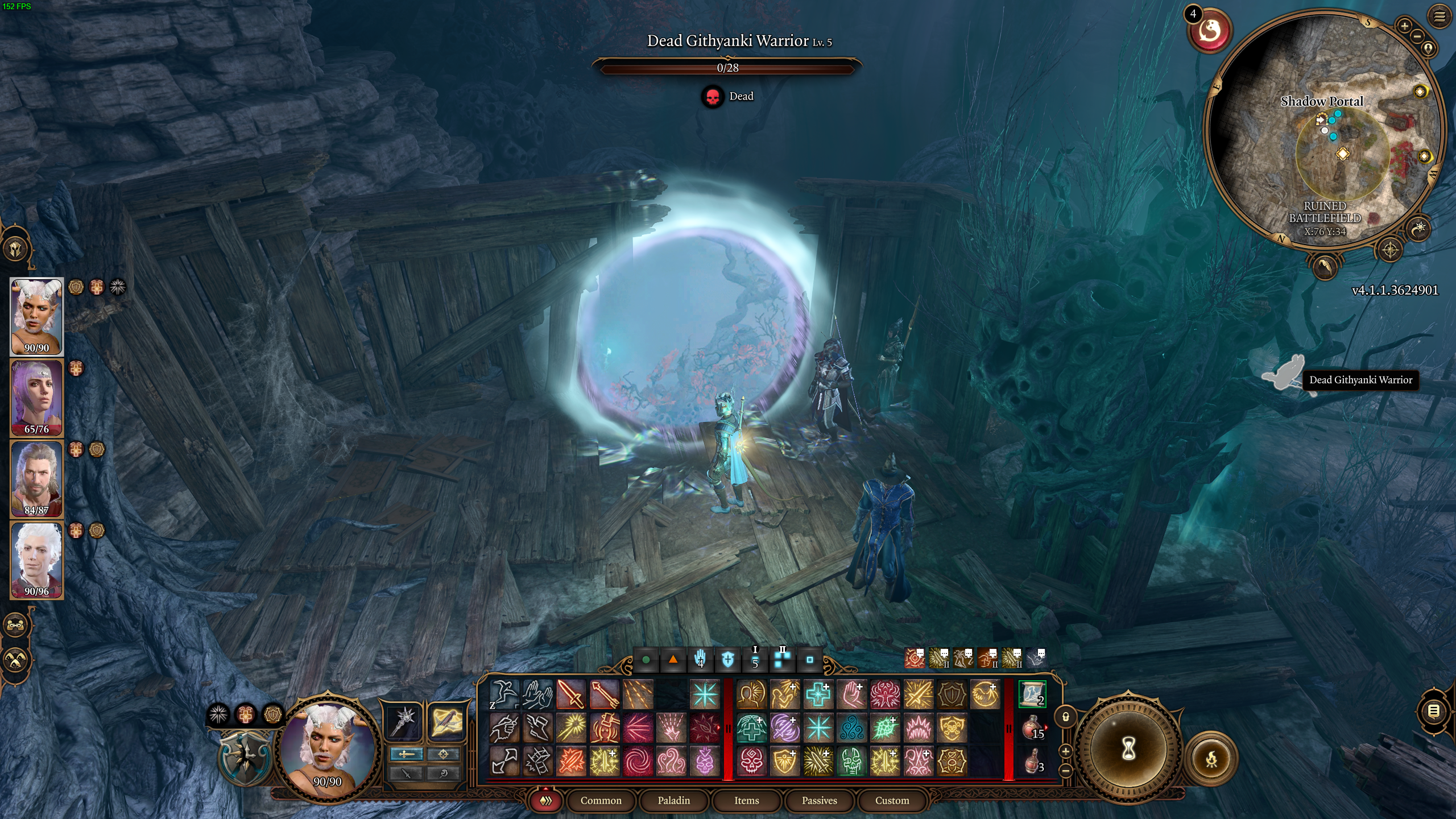This screenshot has width=1456, height=819.
Task: Use the healing potion with count 15
Action: coord(1033,729)
